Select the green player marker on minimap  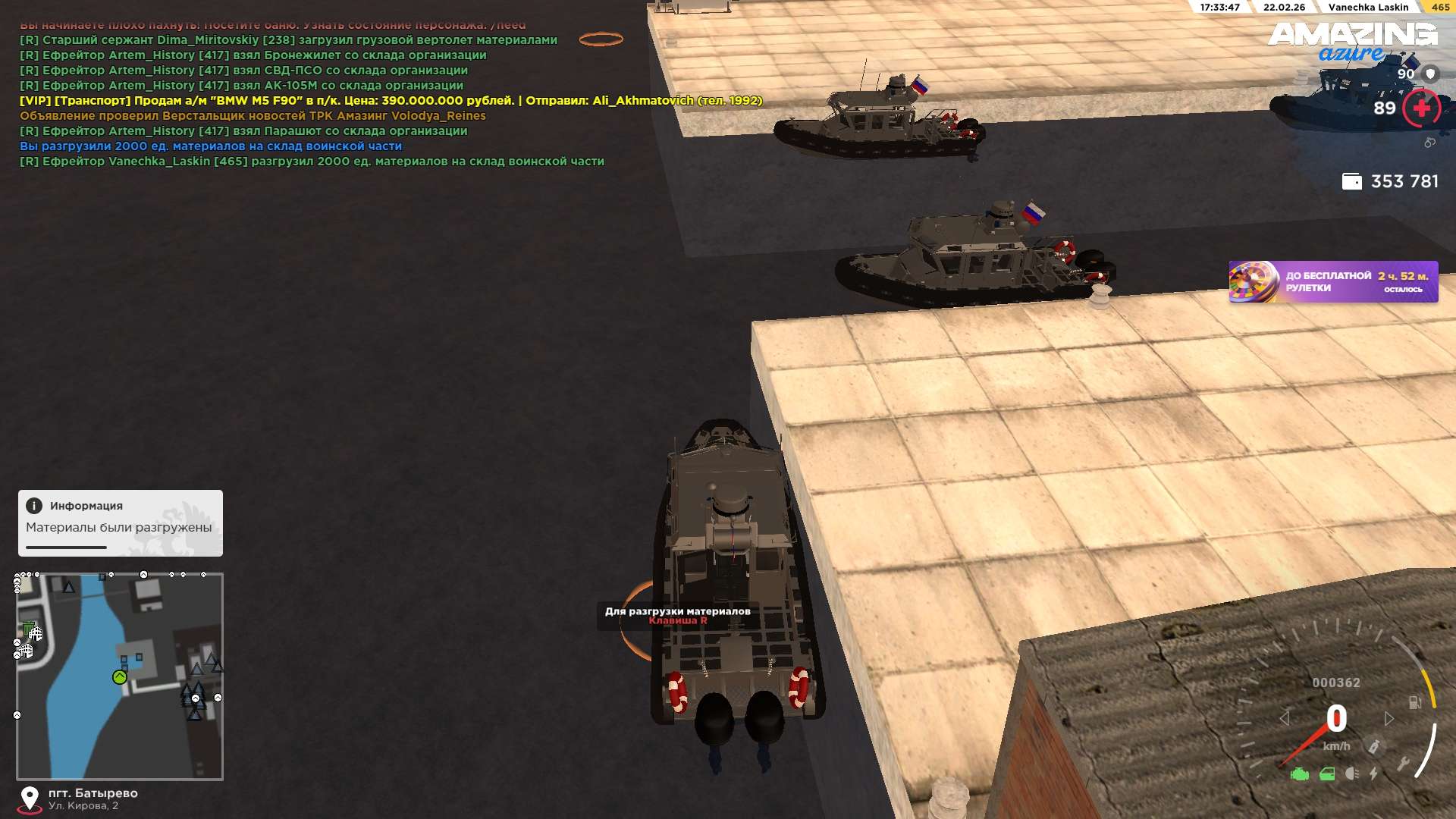120,677
